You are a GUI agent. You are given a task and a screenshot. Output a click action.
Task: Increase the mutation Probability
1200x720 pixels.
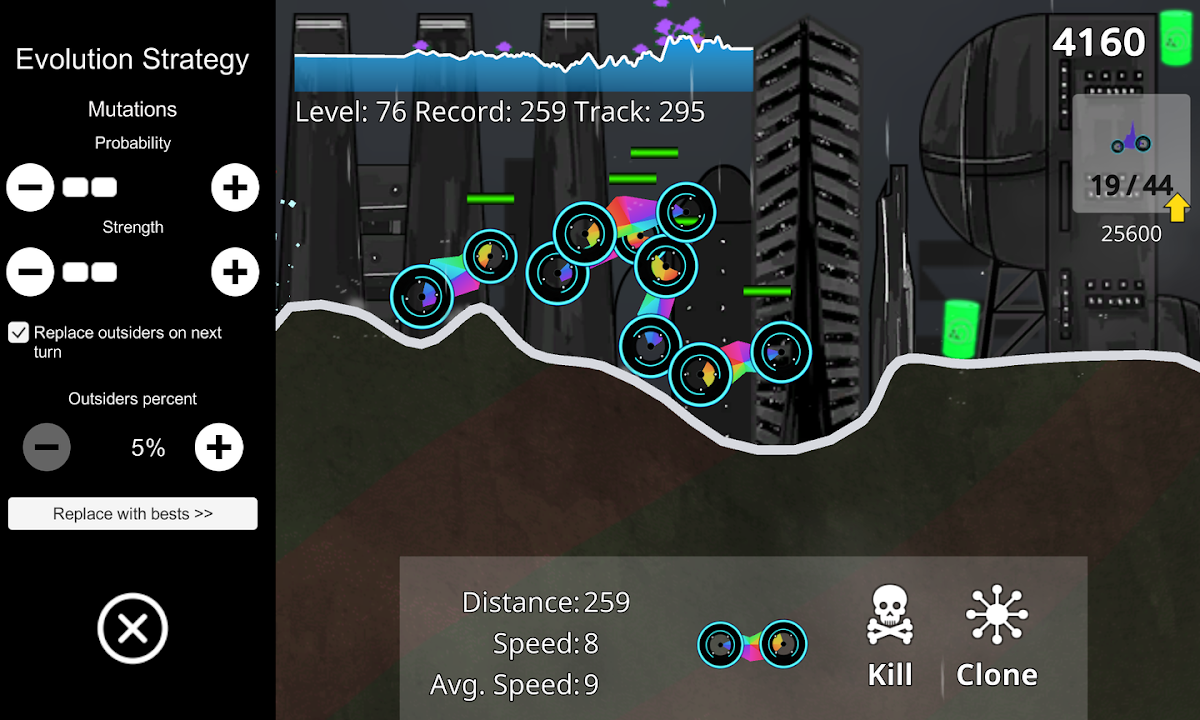click(x=235, y=188)
